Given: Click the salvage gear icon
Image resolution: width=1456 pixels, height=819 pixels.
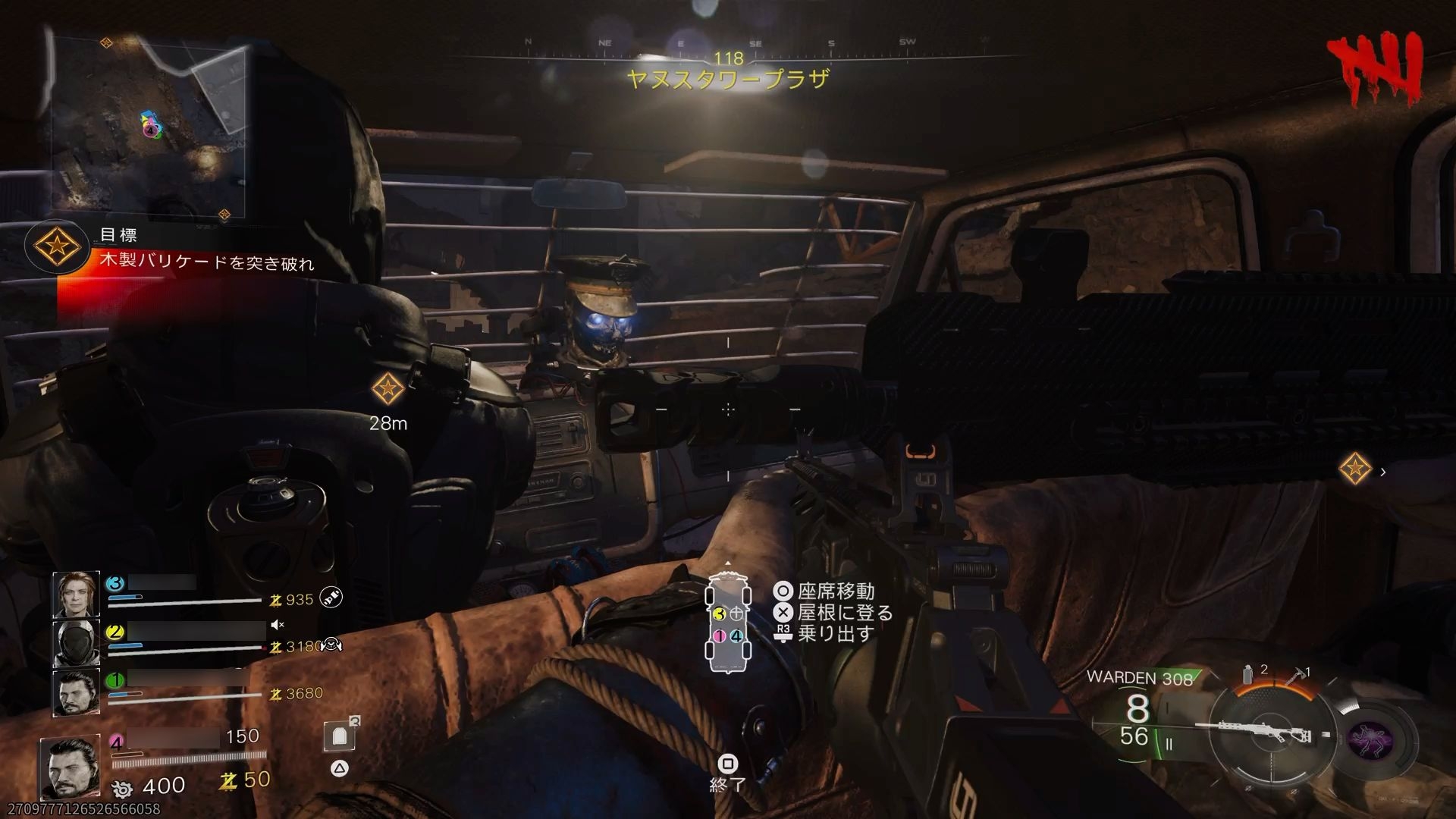Looking at the screenshot, I should (121, 788).
